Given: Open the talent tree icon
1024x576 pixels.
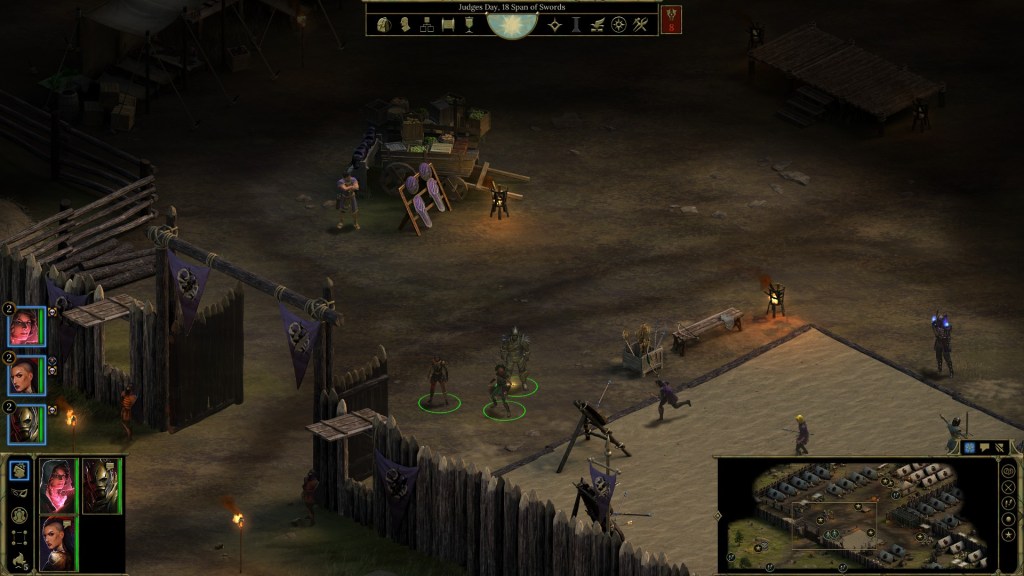Looking at the screenshot, I should click(x=426, y=24).
